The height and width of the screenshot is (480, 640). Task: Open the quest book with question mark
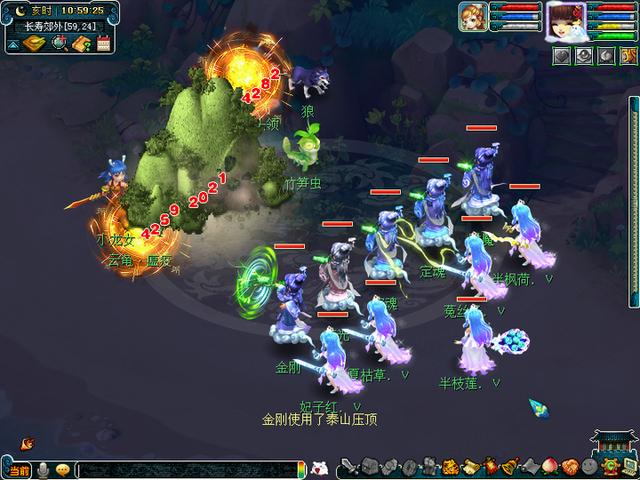click(x=81, y=43)
